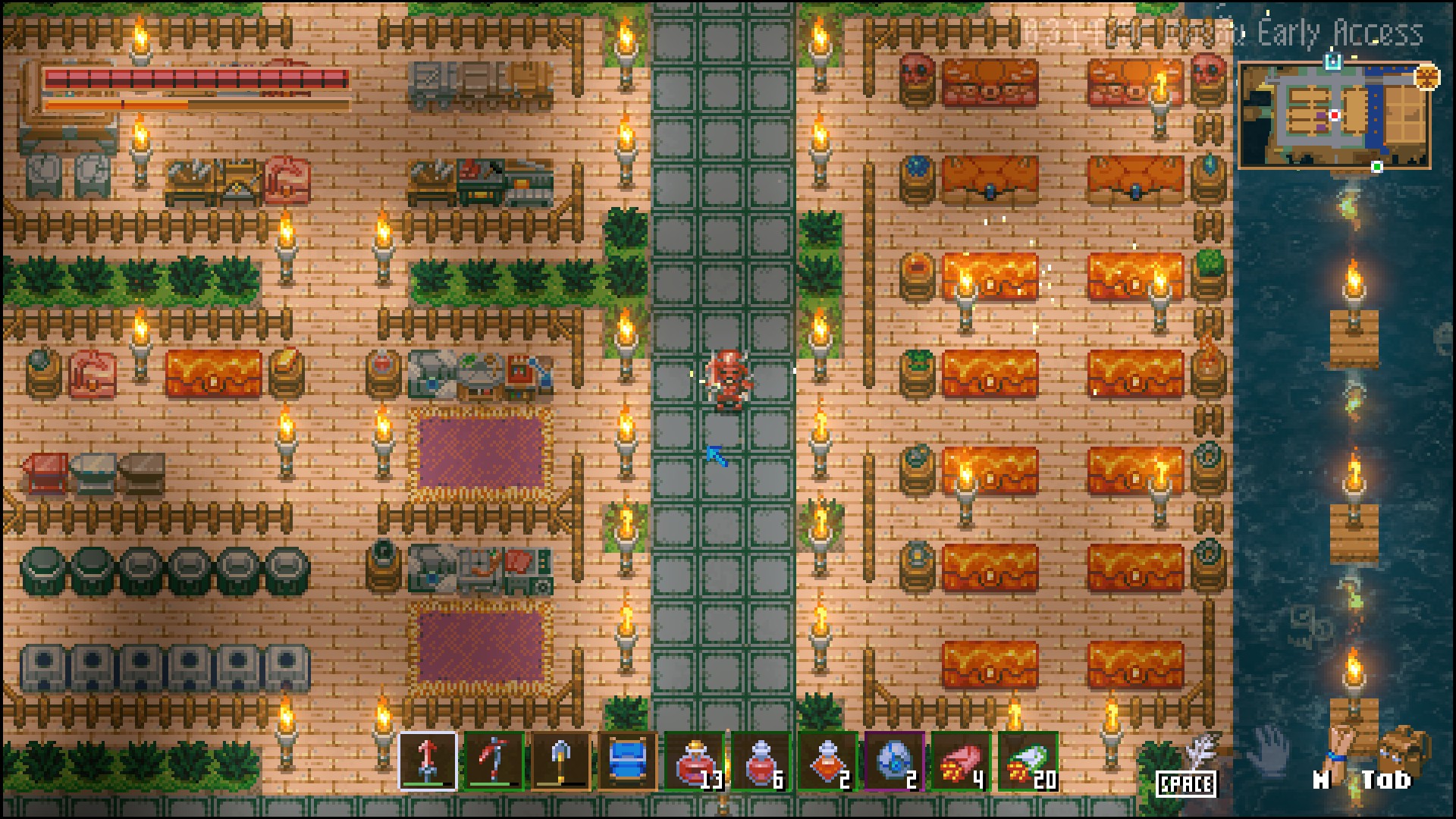
Task: Open the minimap
Action: 1335,115
